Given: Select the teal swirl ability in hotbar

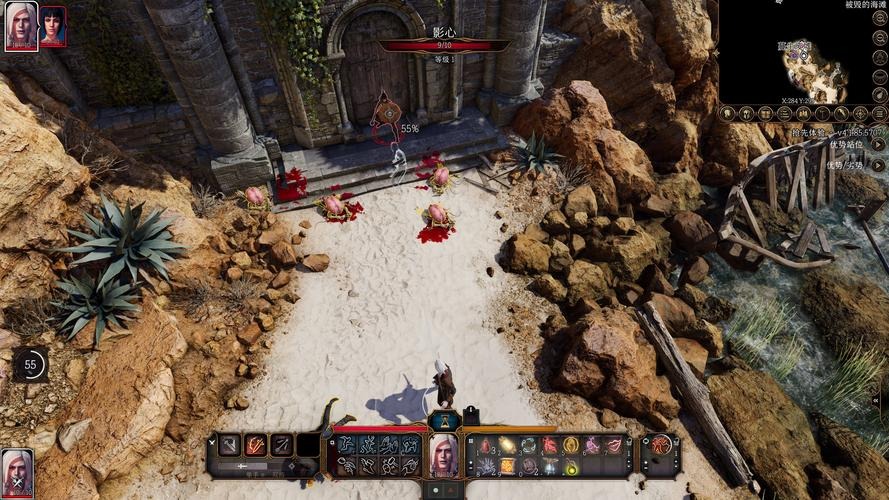Looking at the screenshot, I should pyautogui.click(x=528, y=446).
